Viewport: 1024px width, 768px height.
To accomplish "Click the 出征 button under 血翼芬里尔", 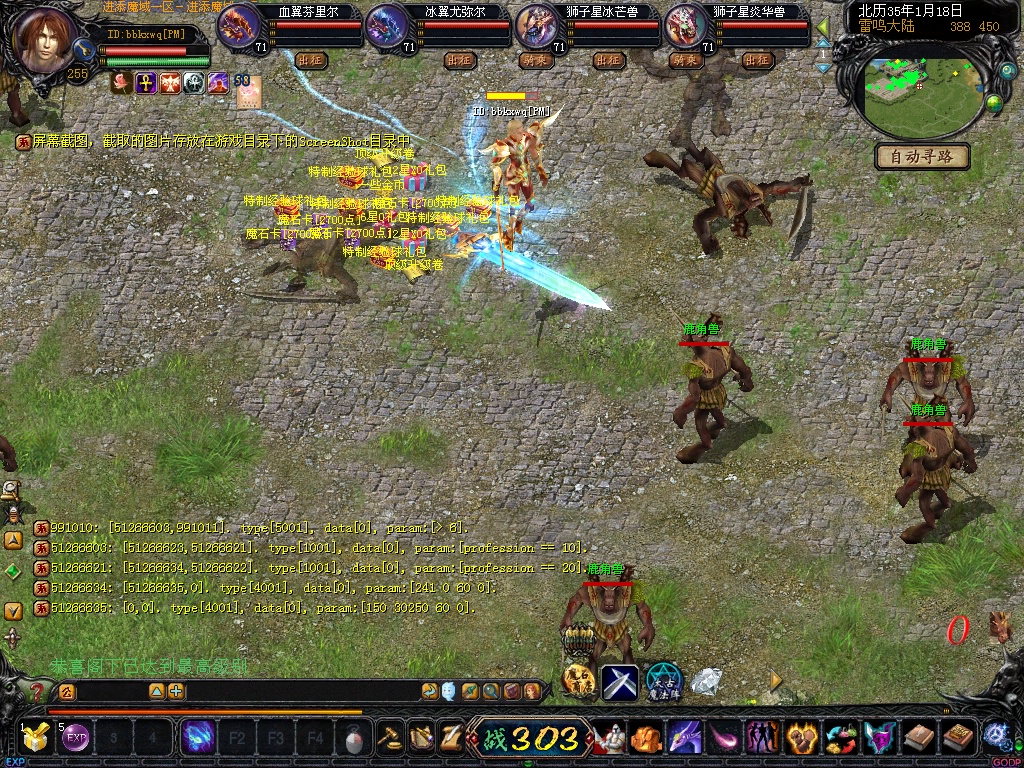I will coord(311,60).
